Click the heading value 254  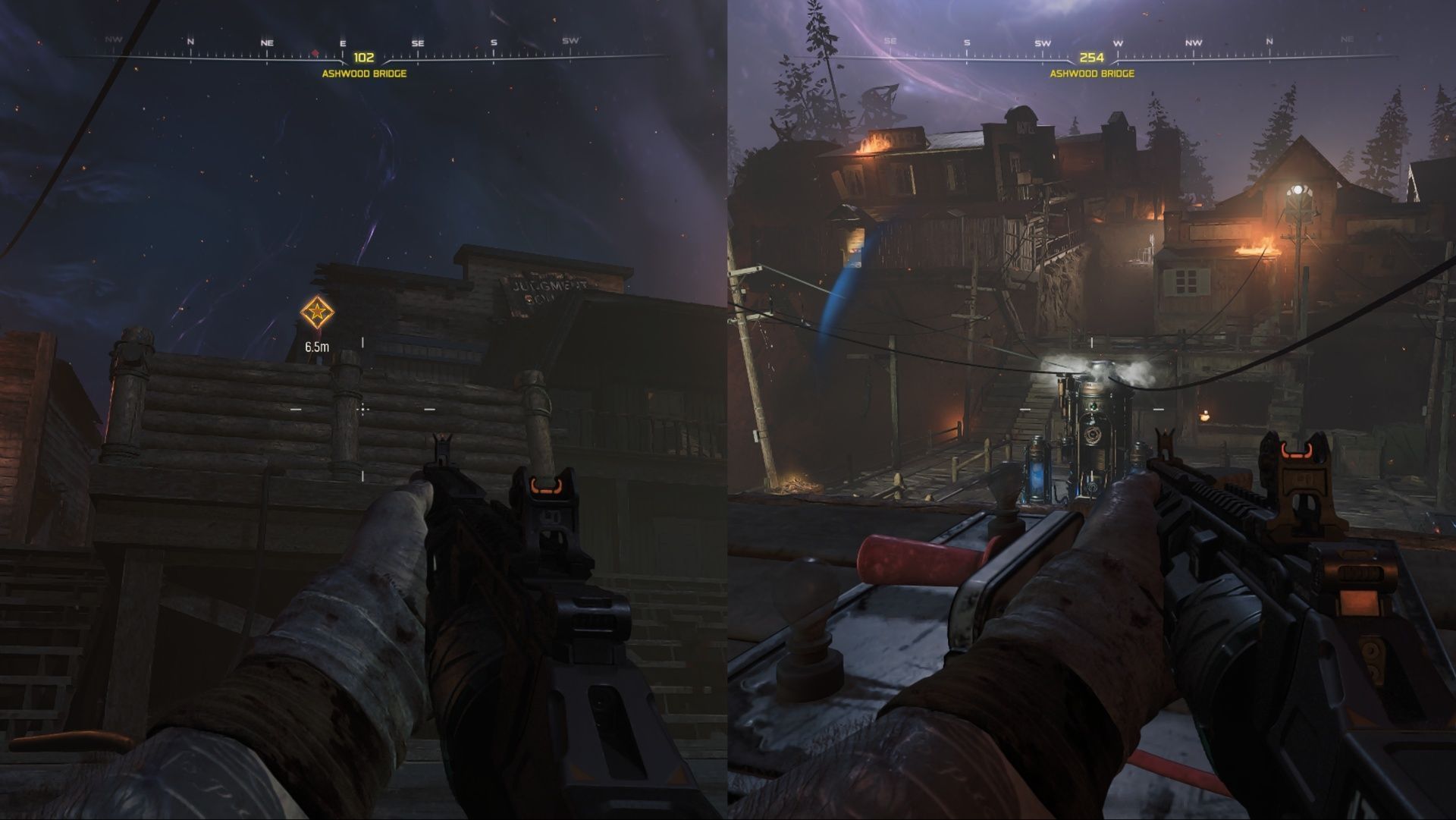click(x=1092, y=56)
